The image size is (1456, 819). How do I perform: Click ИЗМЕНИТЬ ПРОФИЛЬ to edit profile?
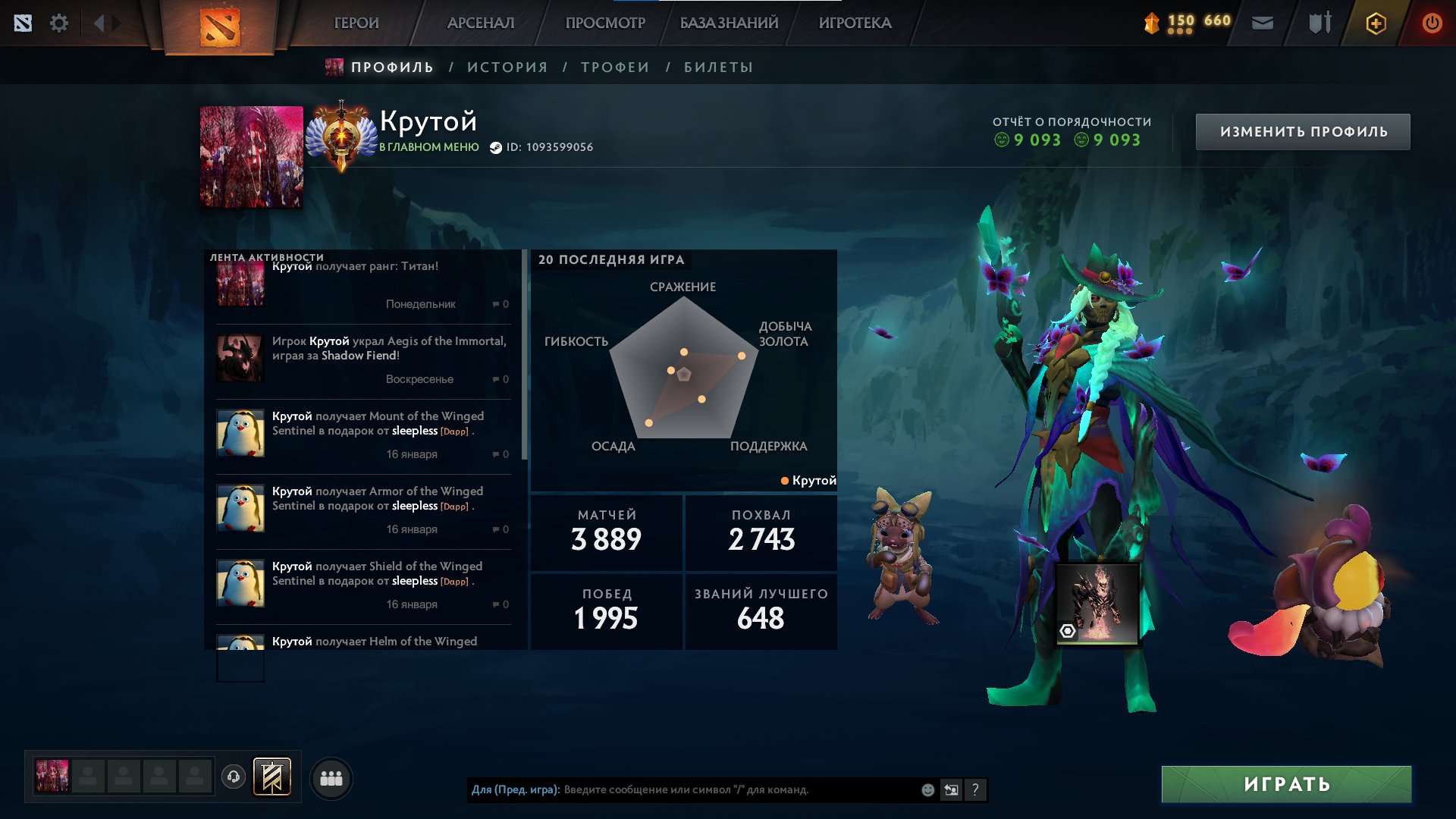pyautogui.click(x=1303, y=132)
